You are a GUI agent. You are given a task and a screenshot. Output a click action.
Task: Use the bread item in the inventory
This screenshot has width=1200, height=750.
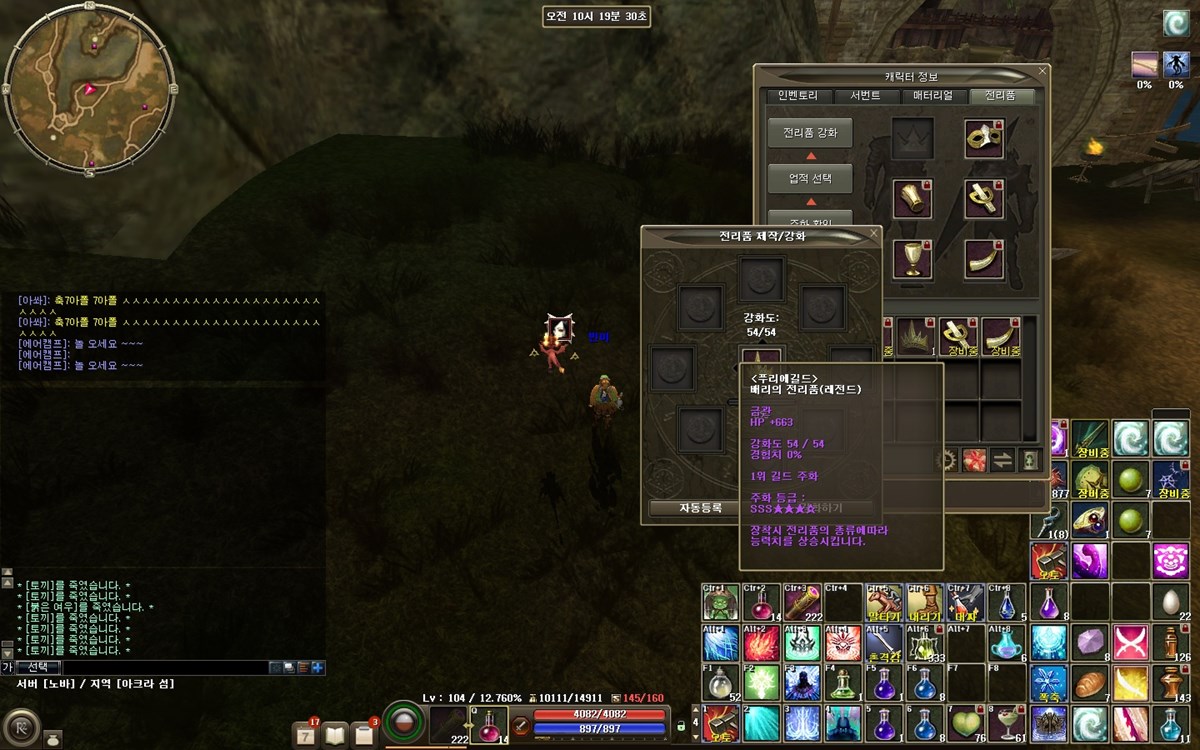point(1089,684)
